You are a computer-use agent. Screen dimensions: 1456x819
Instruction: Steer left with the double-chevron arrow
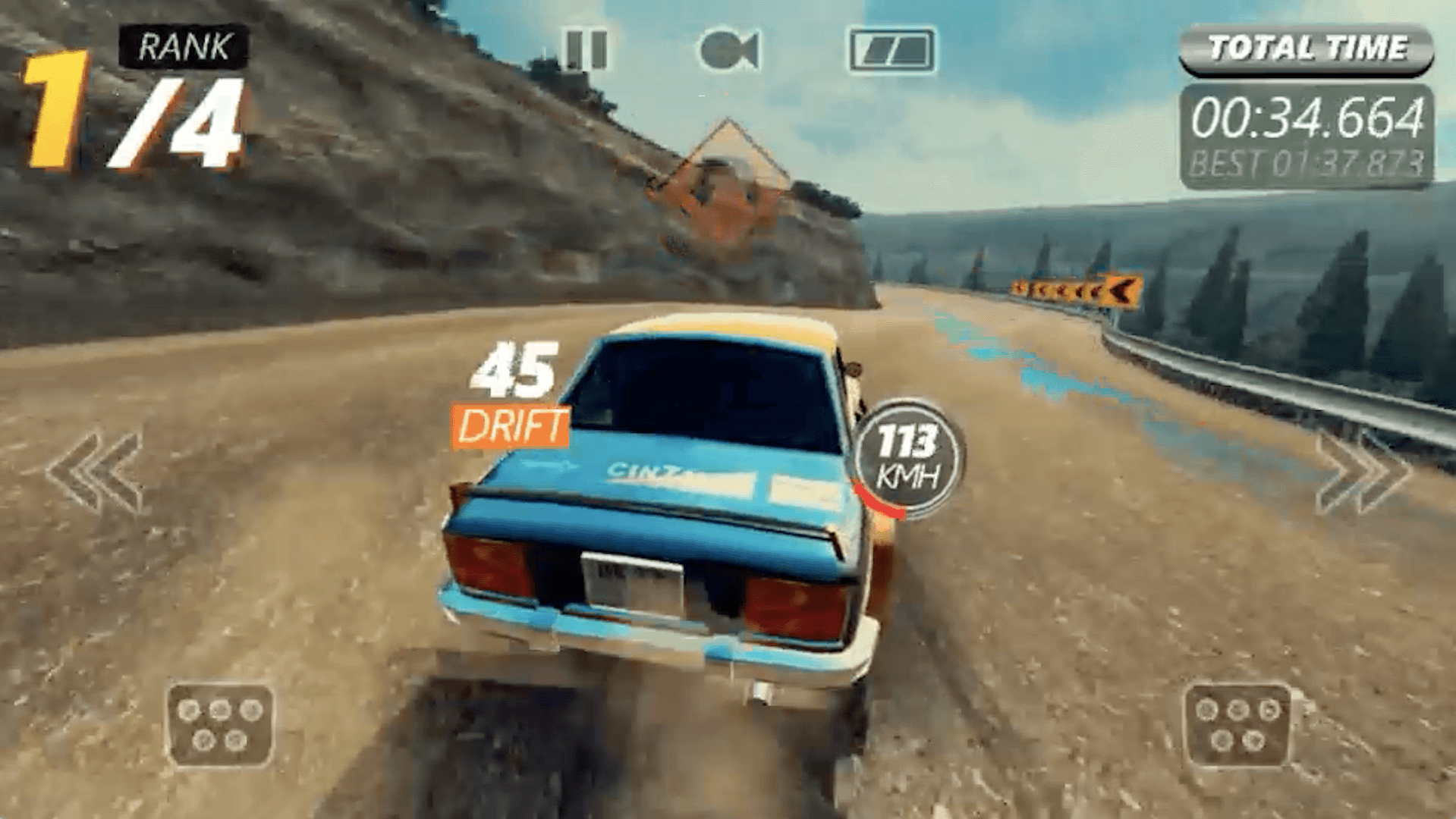coord(96,472)
